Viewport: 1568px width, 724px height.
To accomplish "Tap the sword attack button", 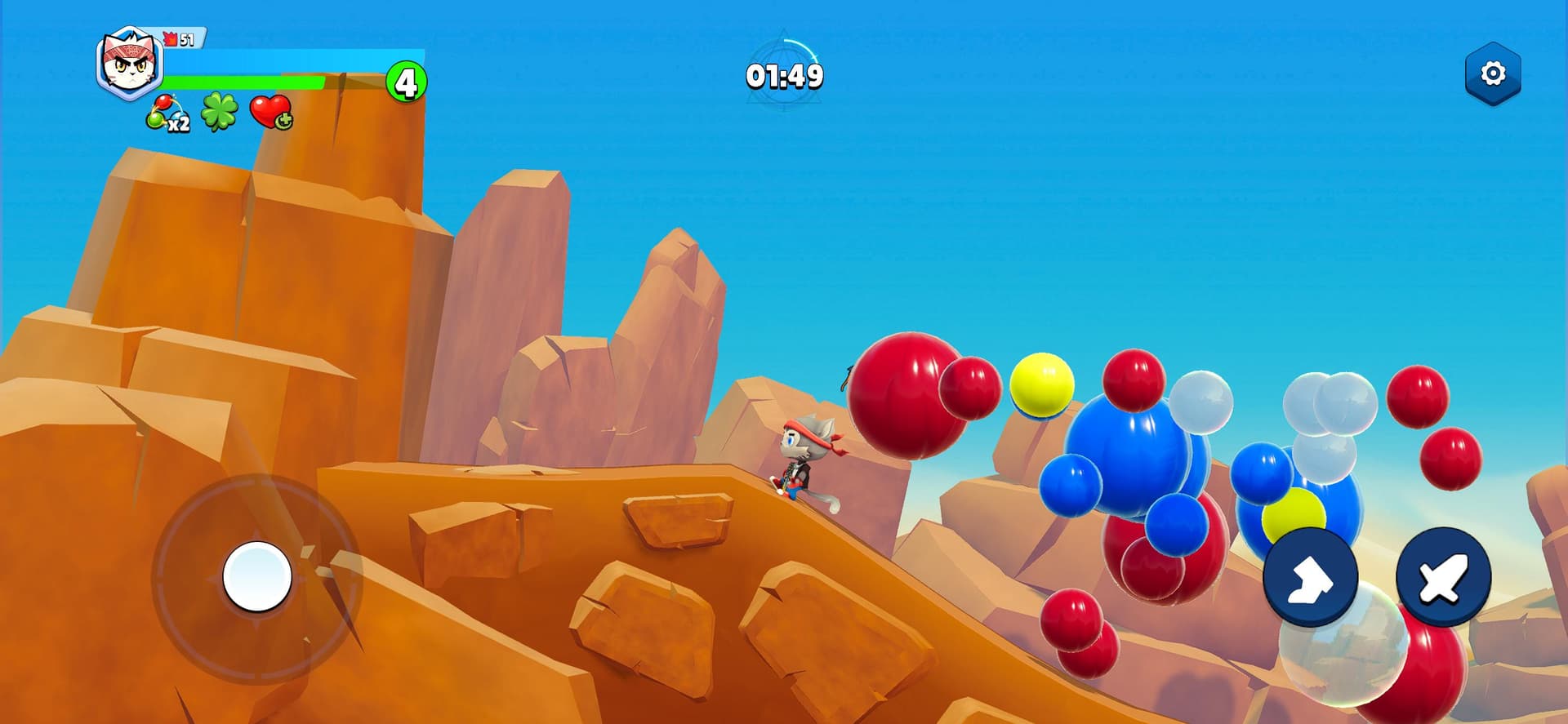I will (1443, 576).
